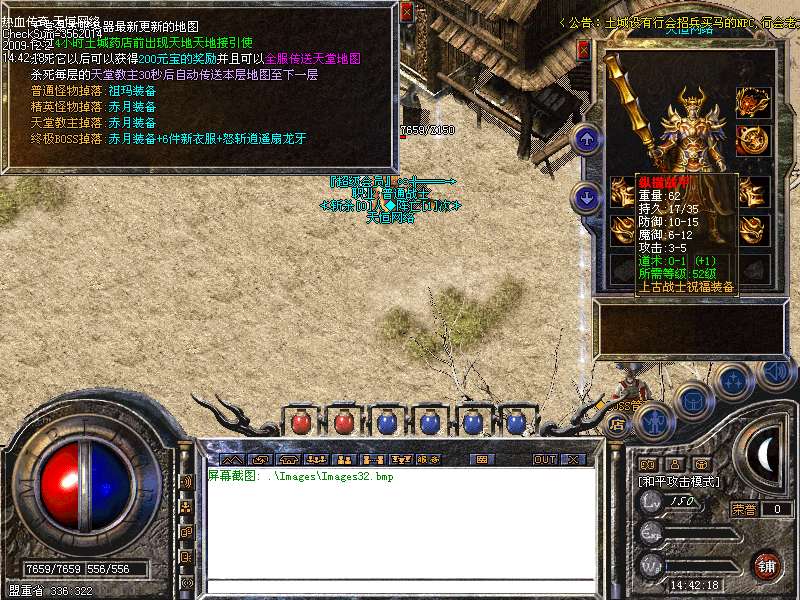This screenshot has height=600, width=800.
Task: Use the first red potion in the belt
Action: (x=301, y=423)
